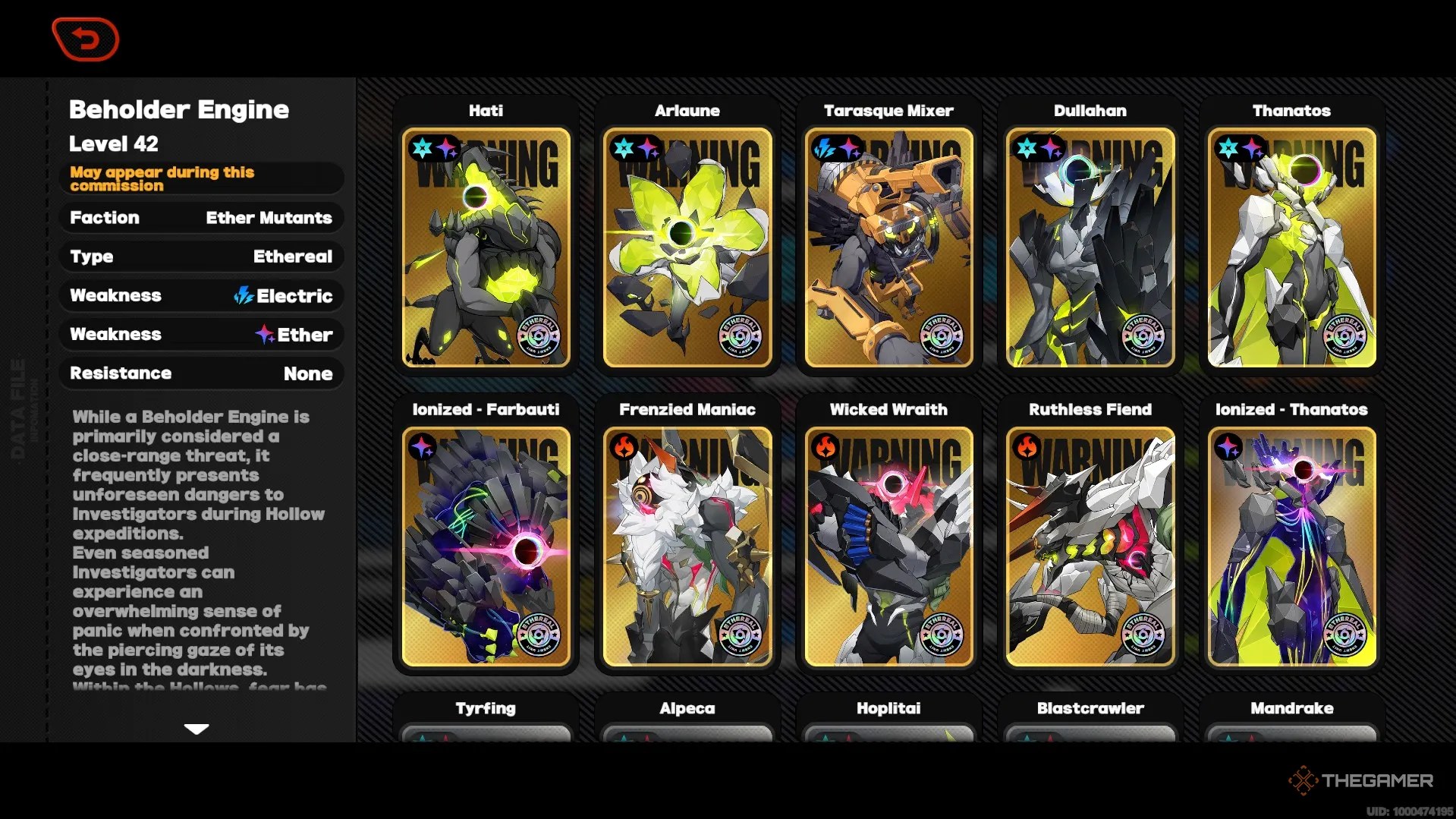Open the Arlaune enemy card

(x=686, y=243)
